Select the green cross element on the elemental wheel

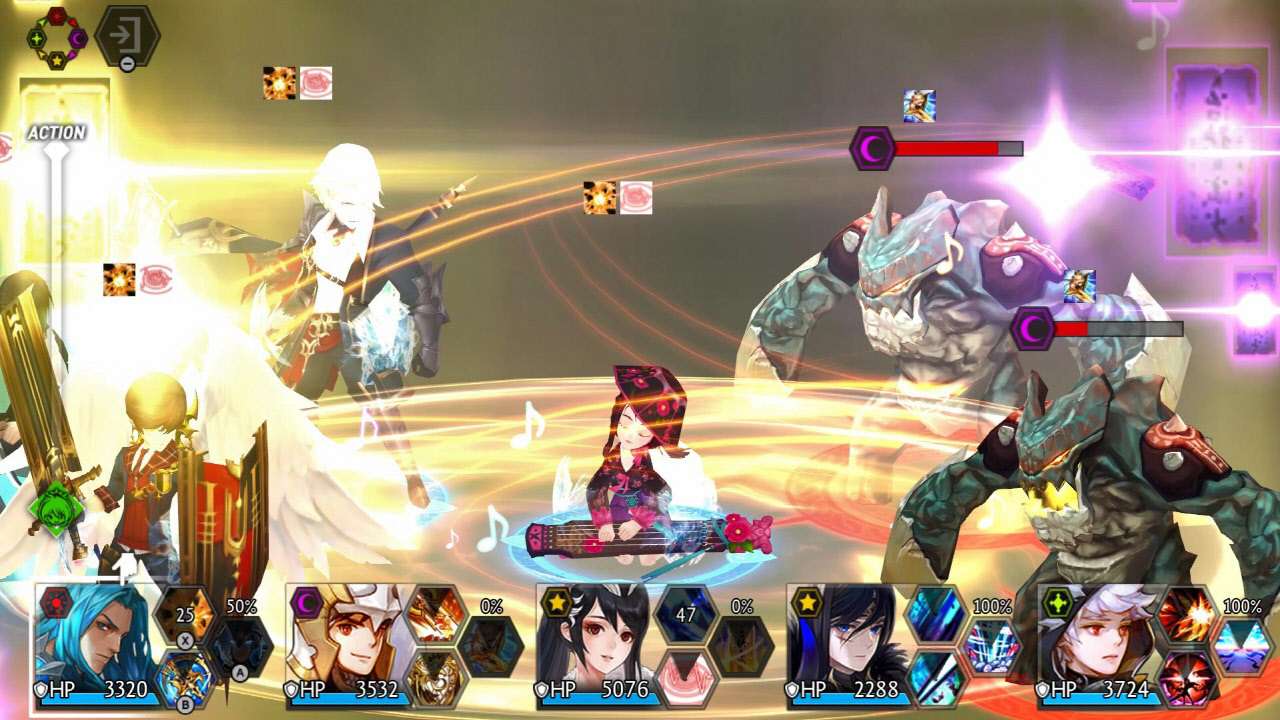[x=36, y=38]
